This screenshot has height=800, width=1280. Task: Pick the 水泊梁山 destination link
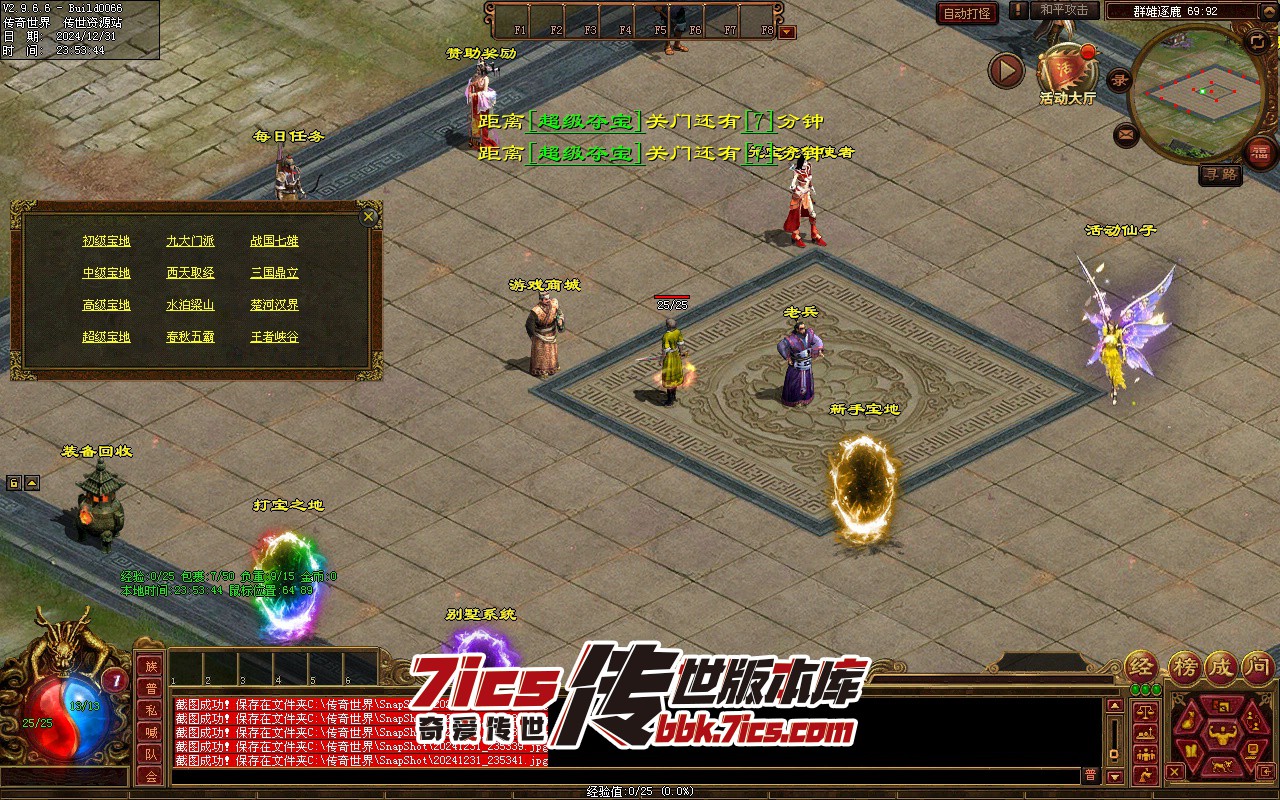190,305
